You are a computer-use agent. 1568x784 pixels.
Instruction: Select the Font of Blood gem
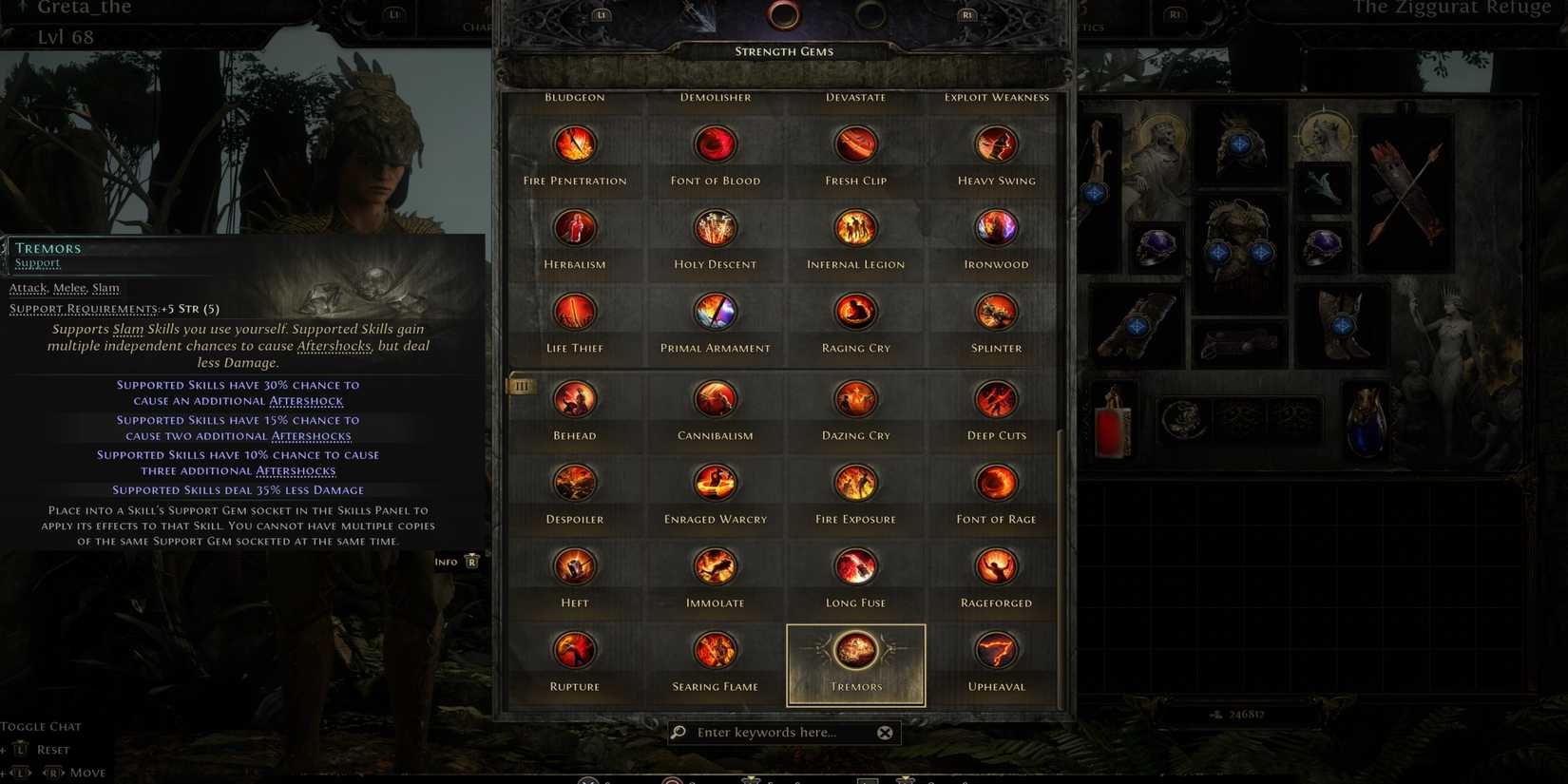(715, 143)
